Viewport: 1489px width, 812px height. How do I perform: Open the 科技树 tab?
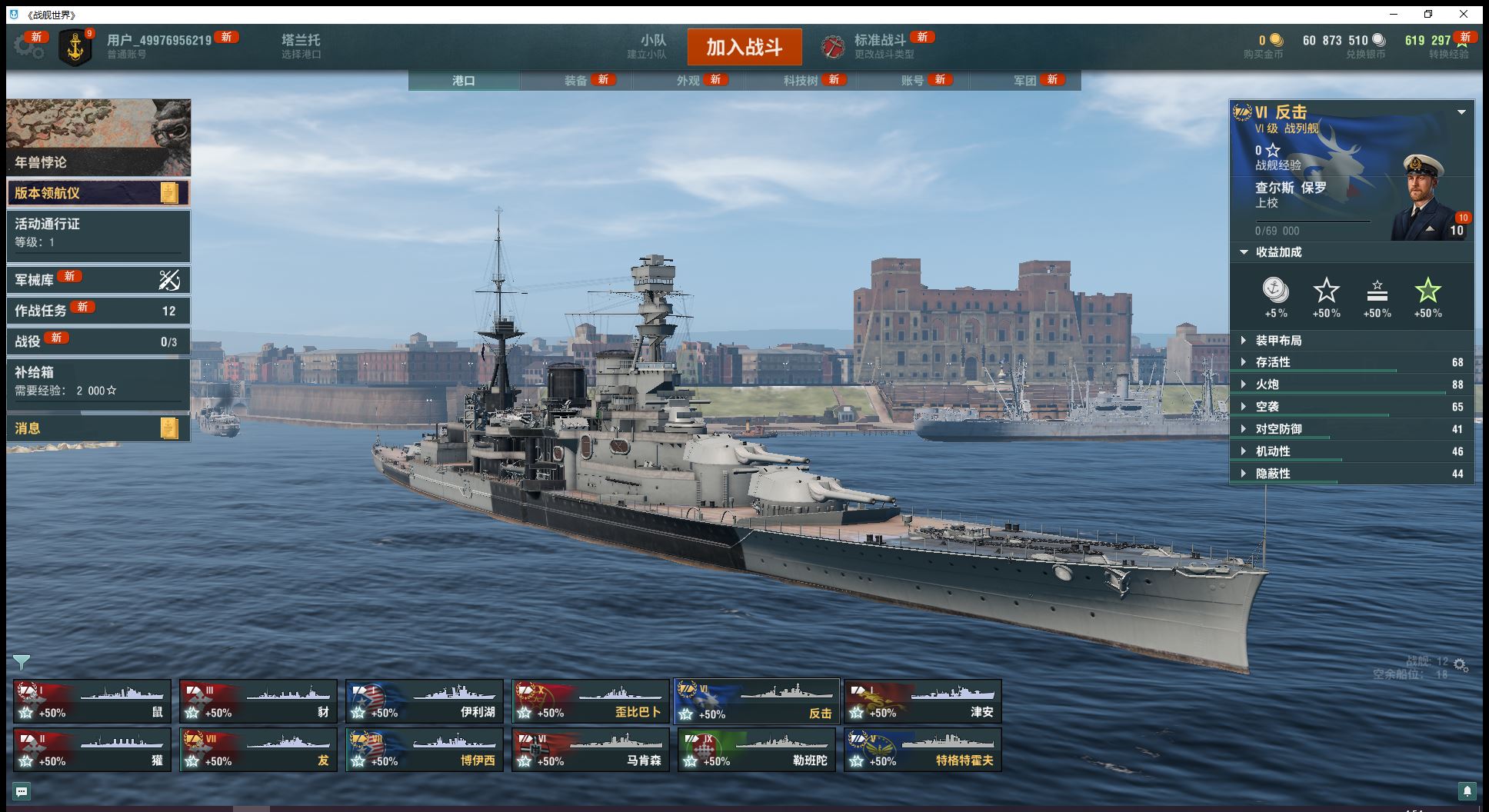801,81
